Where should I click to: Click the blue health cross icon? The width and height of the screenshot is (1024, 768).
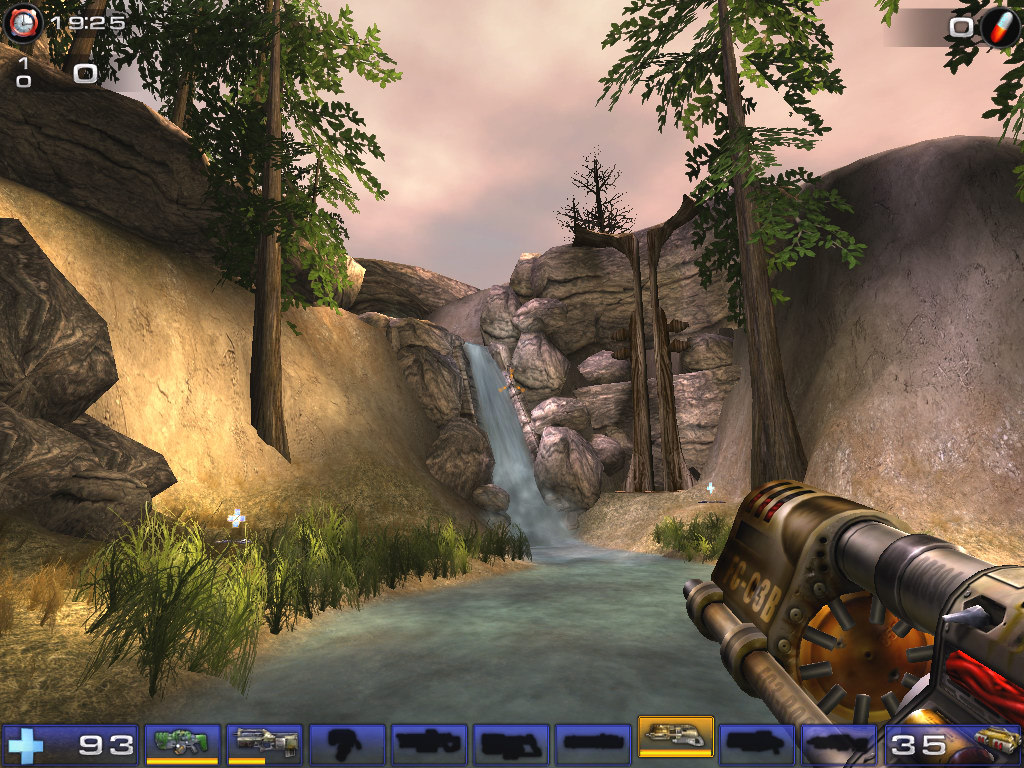pyautogui.click(x=26, y=745)
